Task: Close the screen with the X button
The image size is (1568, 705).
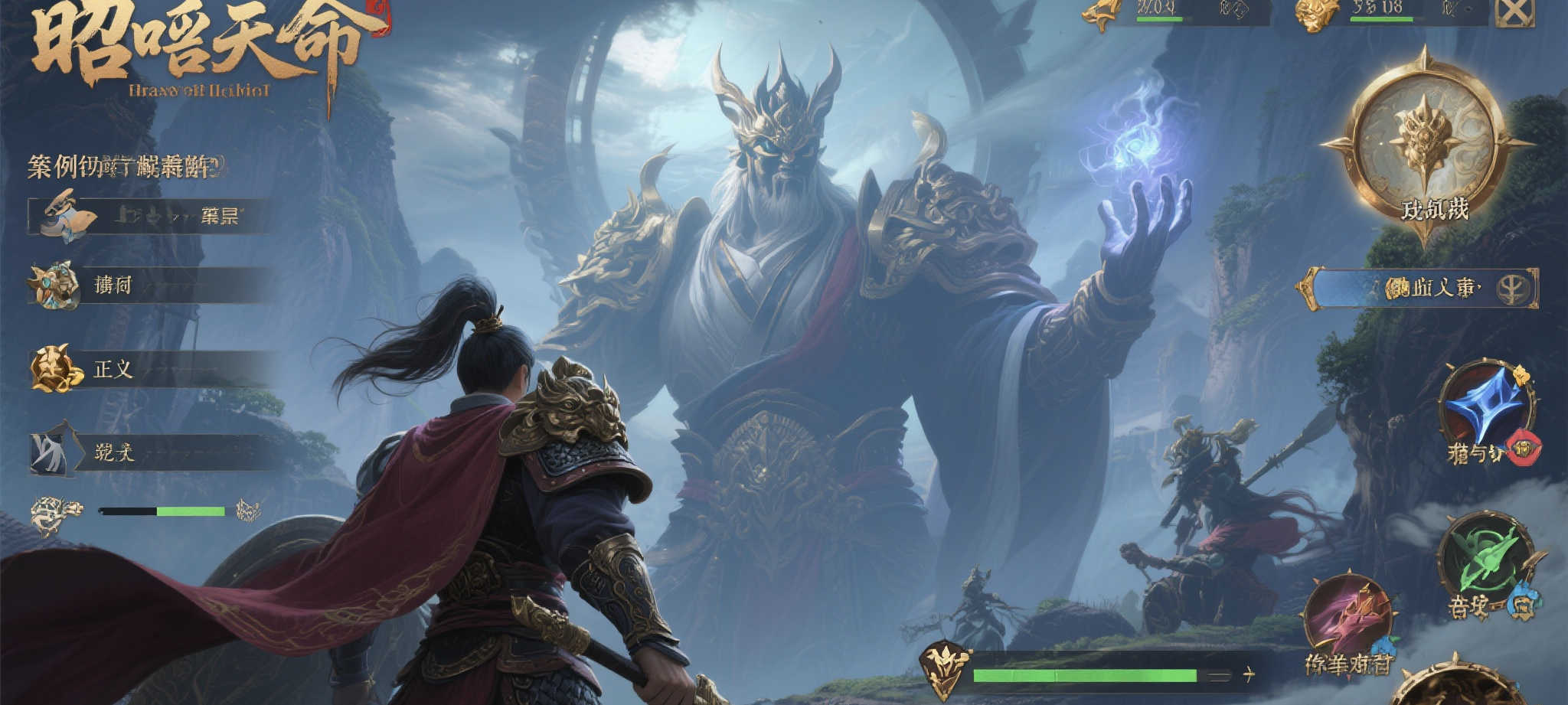Action: (x=1514, y=12)
